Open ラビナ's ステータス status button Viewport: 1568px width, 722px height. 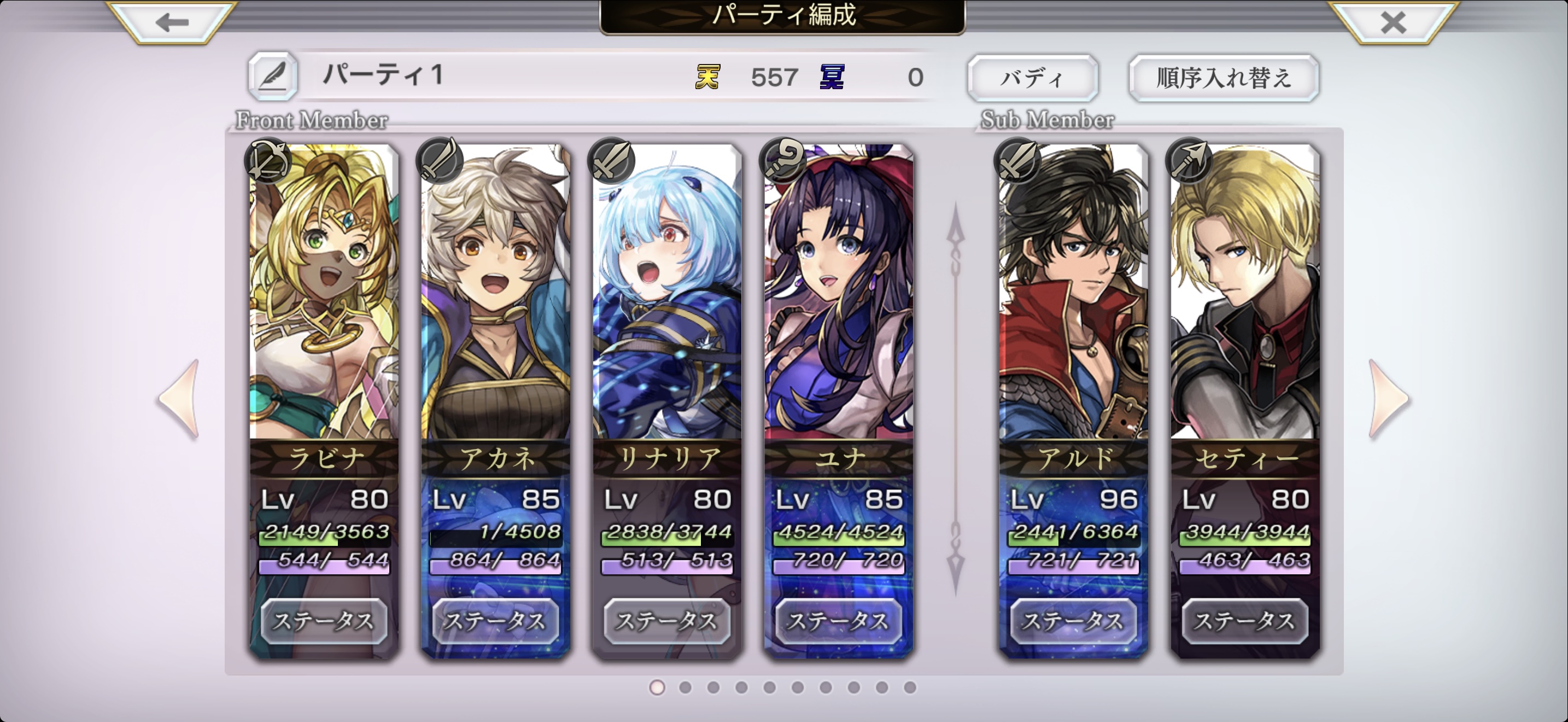point(324,621)
